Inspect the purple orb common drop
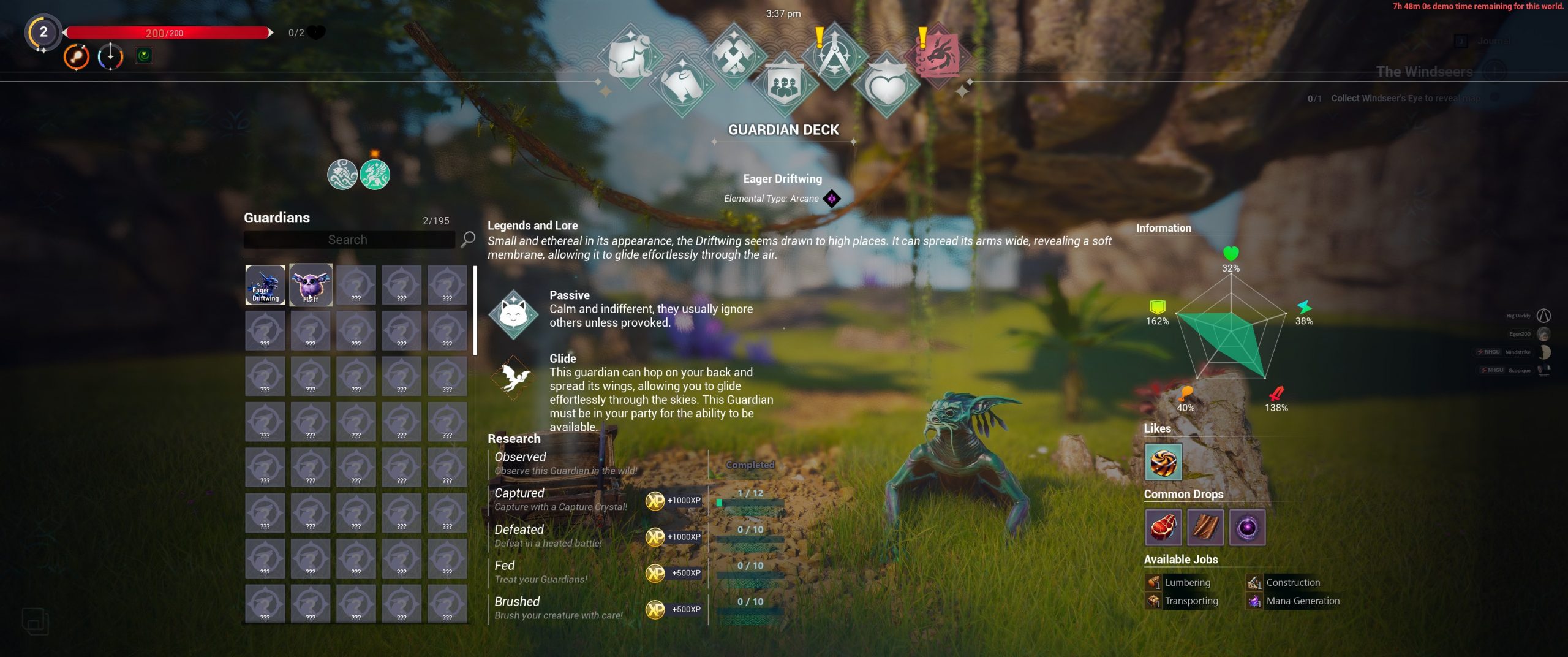This screenshot has height=657, width=1568. tap(1247, 527)
